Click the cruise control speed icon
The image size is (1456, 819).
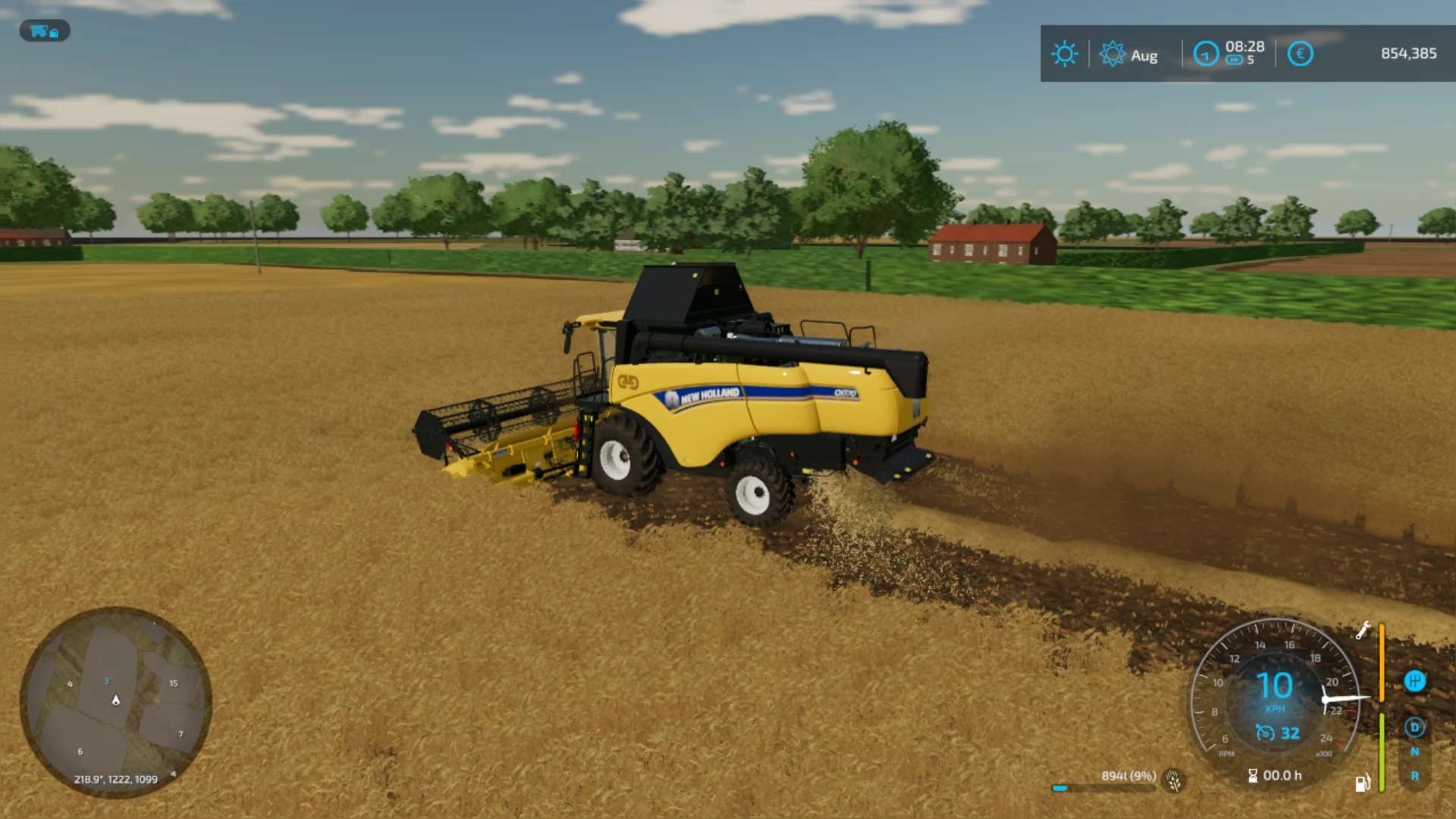[1265, 733]
